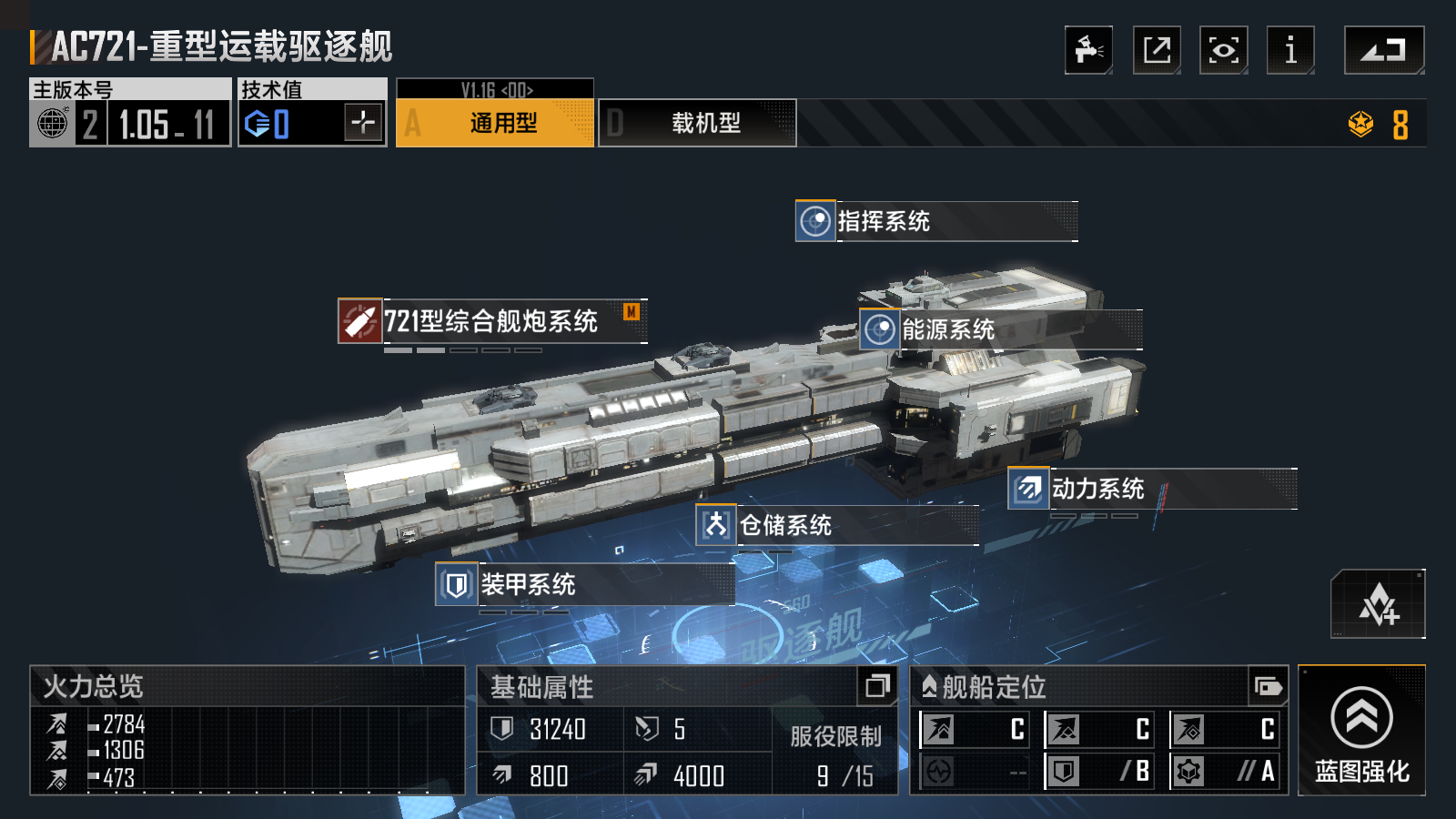Select the 通用型 tab
Screen dimensions: 1456x819
[x=494, y=124]
